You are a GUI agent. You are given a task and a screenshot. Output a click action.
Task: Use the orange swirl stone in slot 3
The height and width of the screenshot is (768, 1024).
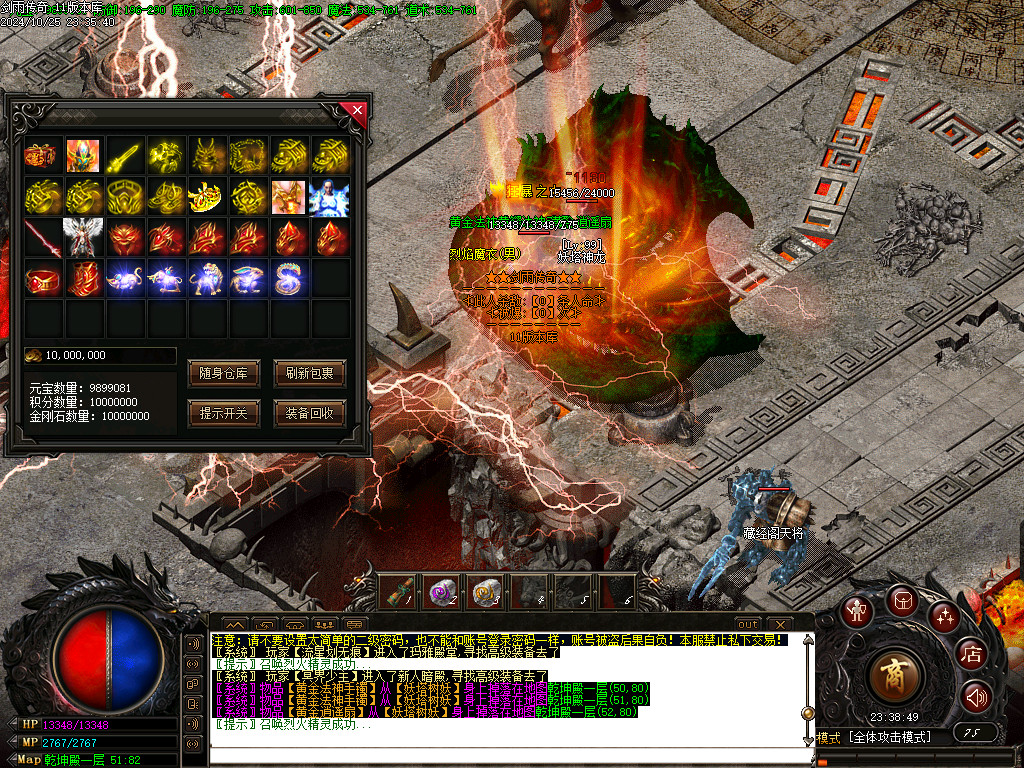[484, 591]
